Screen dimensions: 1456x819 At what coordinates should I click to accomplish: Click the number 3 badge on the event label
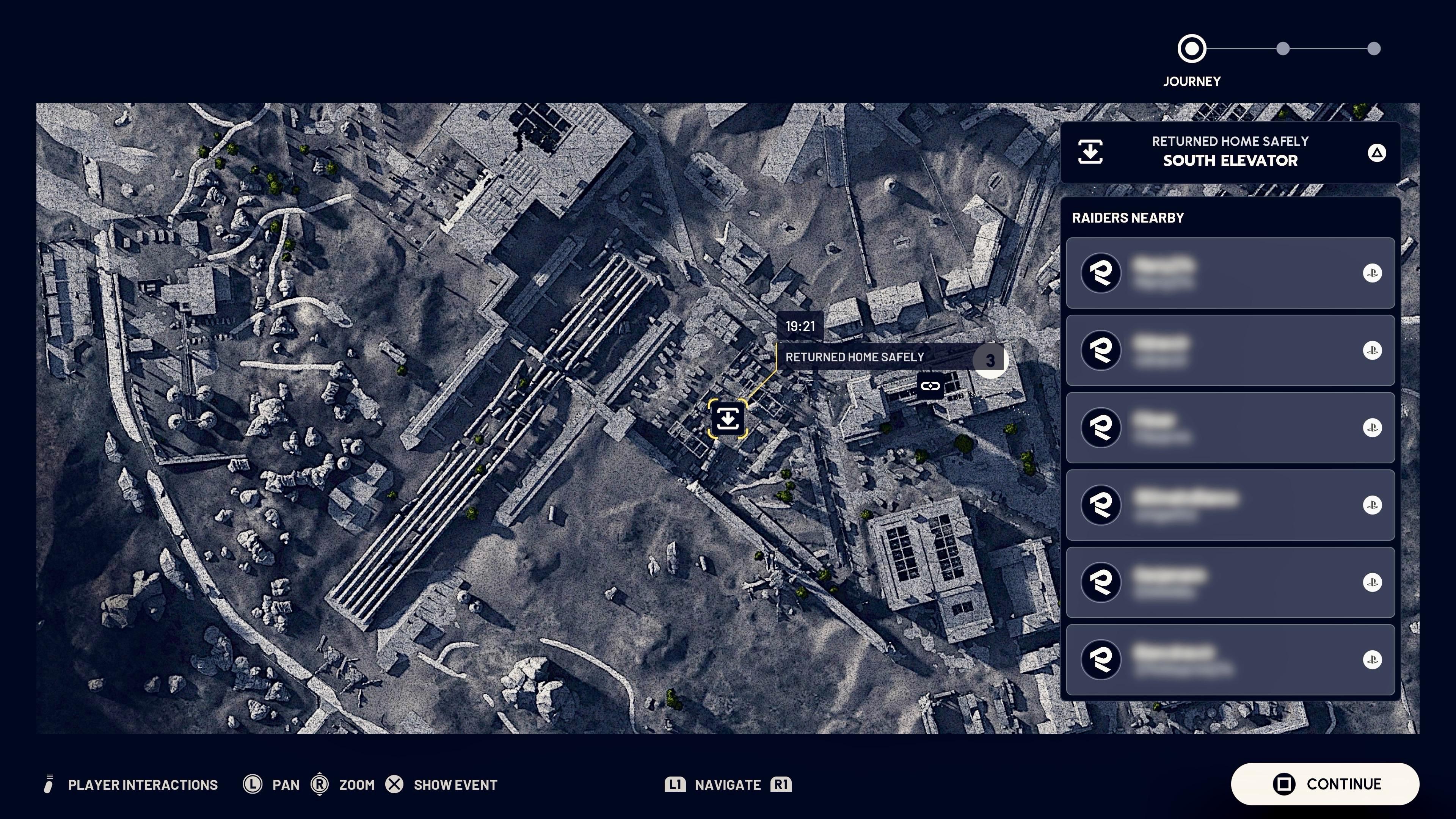click(x=990, y=360)
